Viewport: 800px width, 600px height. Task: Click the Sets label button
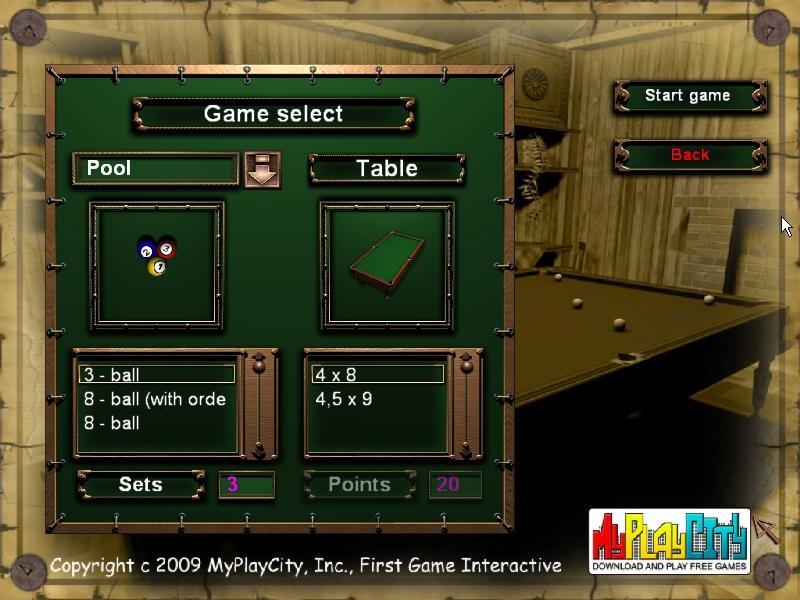coord(141,485)
